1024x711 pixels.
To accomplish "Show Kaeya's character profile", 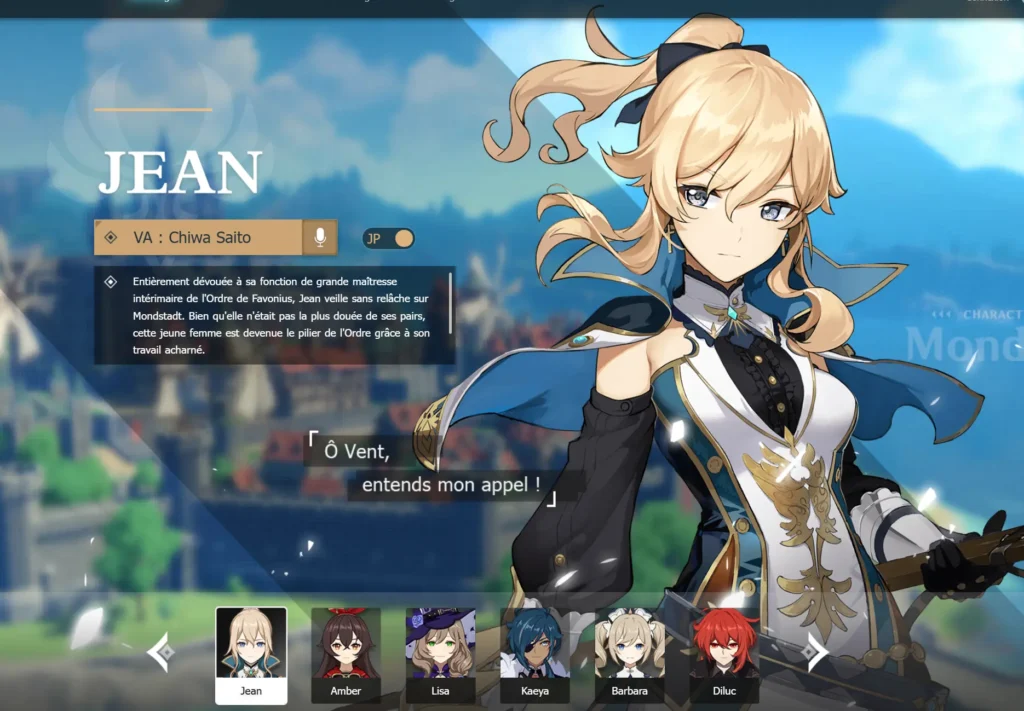I will [x=535, y=654].
